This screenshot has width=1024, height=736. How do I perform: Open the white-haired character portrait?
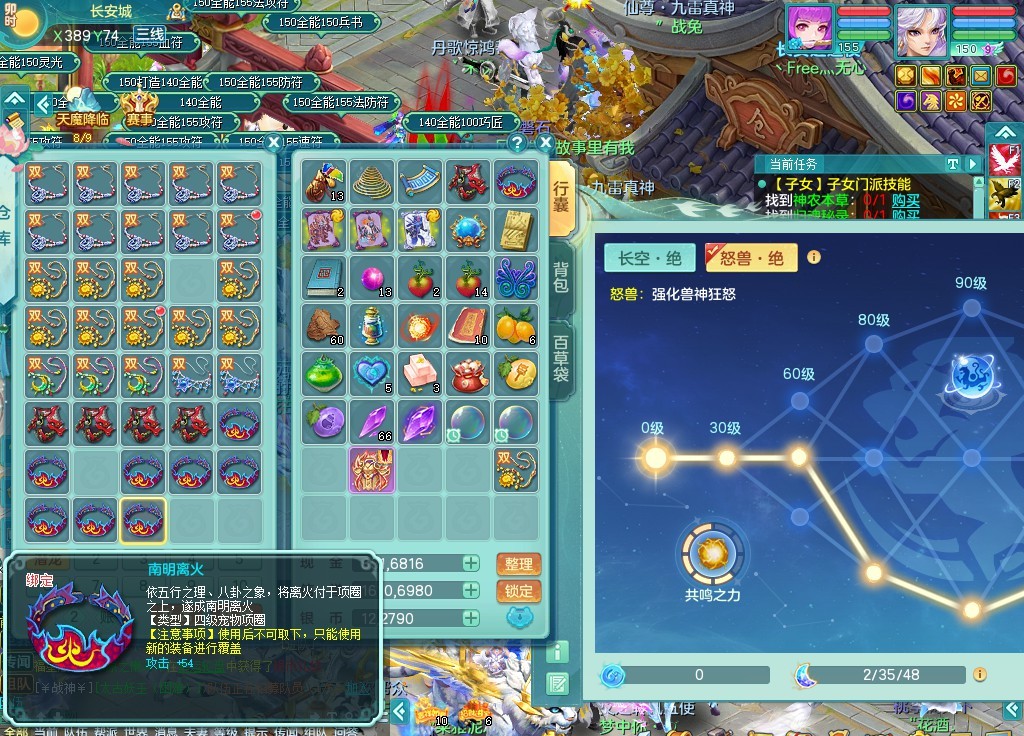(x=921, y=31)
